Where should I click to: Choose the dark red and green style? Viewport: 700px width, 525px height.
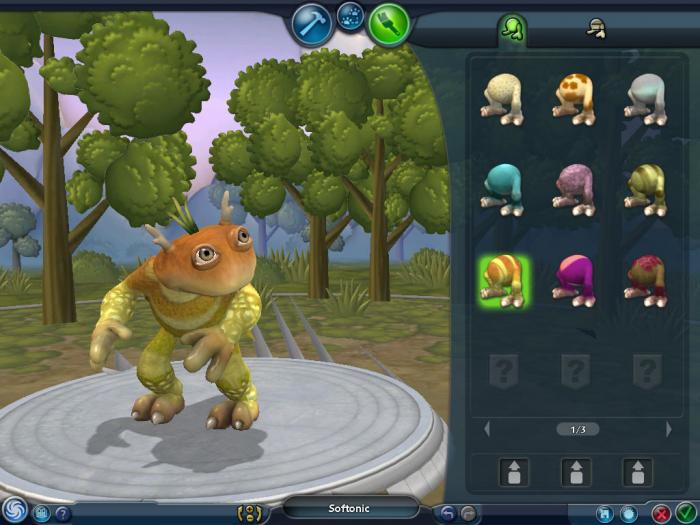pyautogui.click(x=646, y=279)
